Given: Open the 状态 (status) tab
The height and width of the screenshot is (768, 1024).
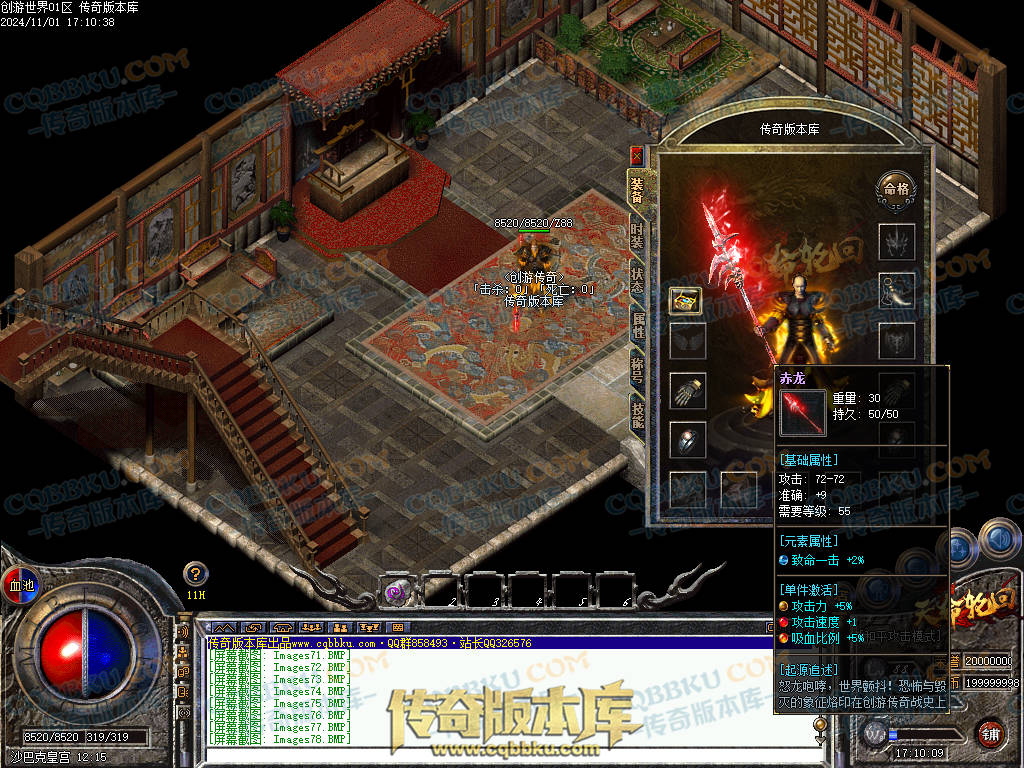Looking at the screenshot, I should [637, 280].
